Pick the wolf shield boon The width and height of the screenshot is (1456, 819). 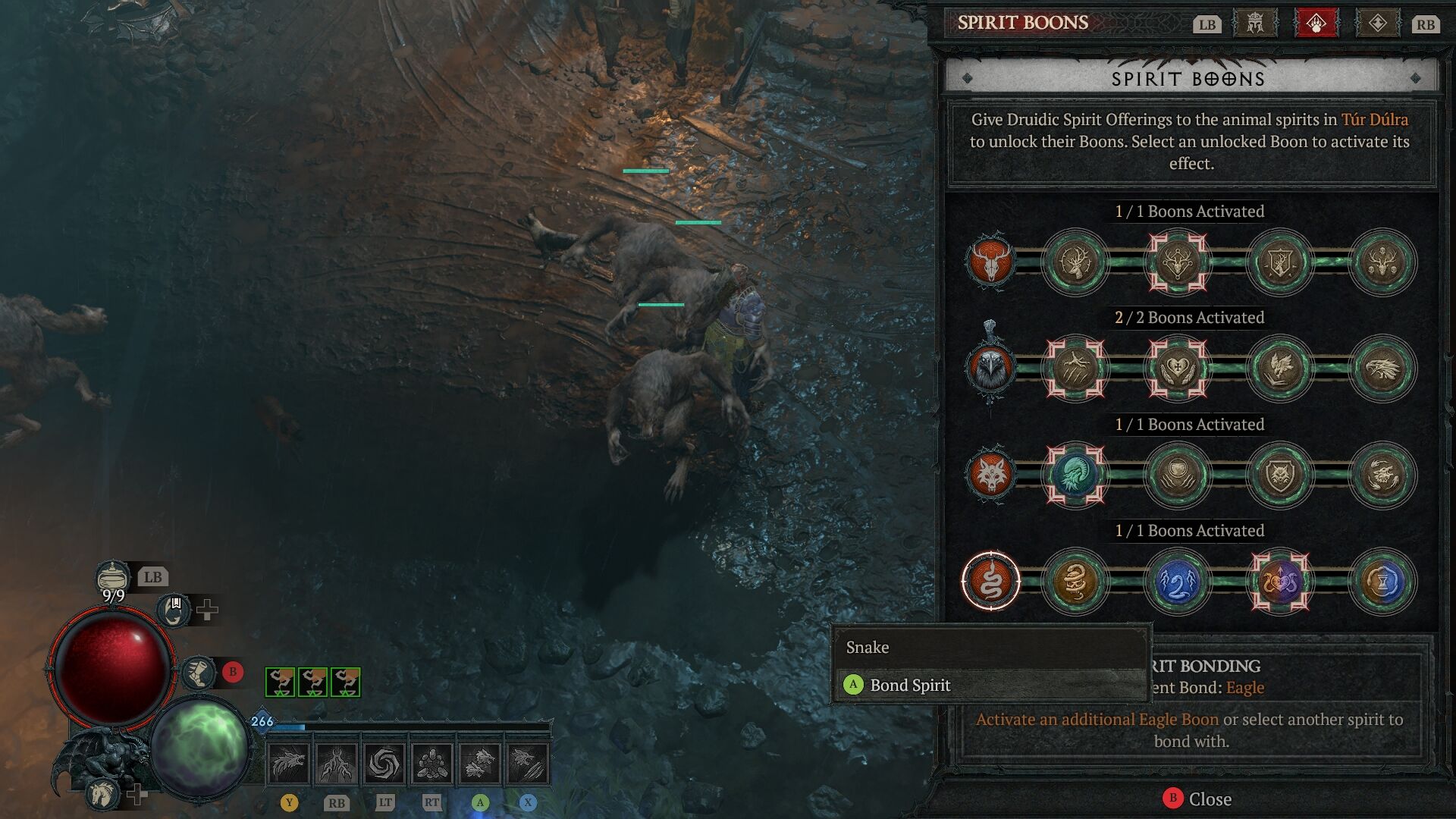tap(1280, 475)
